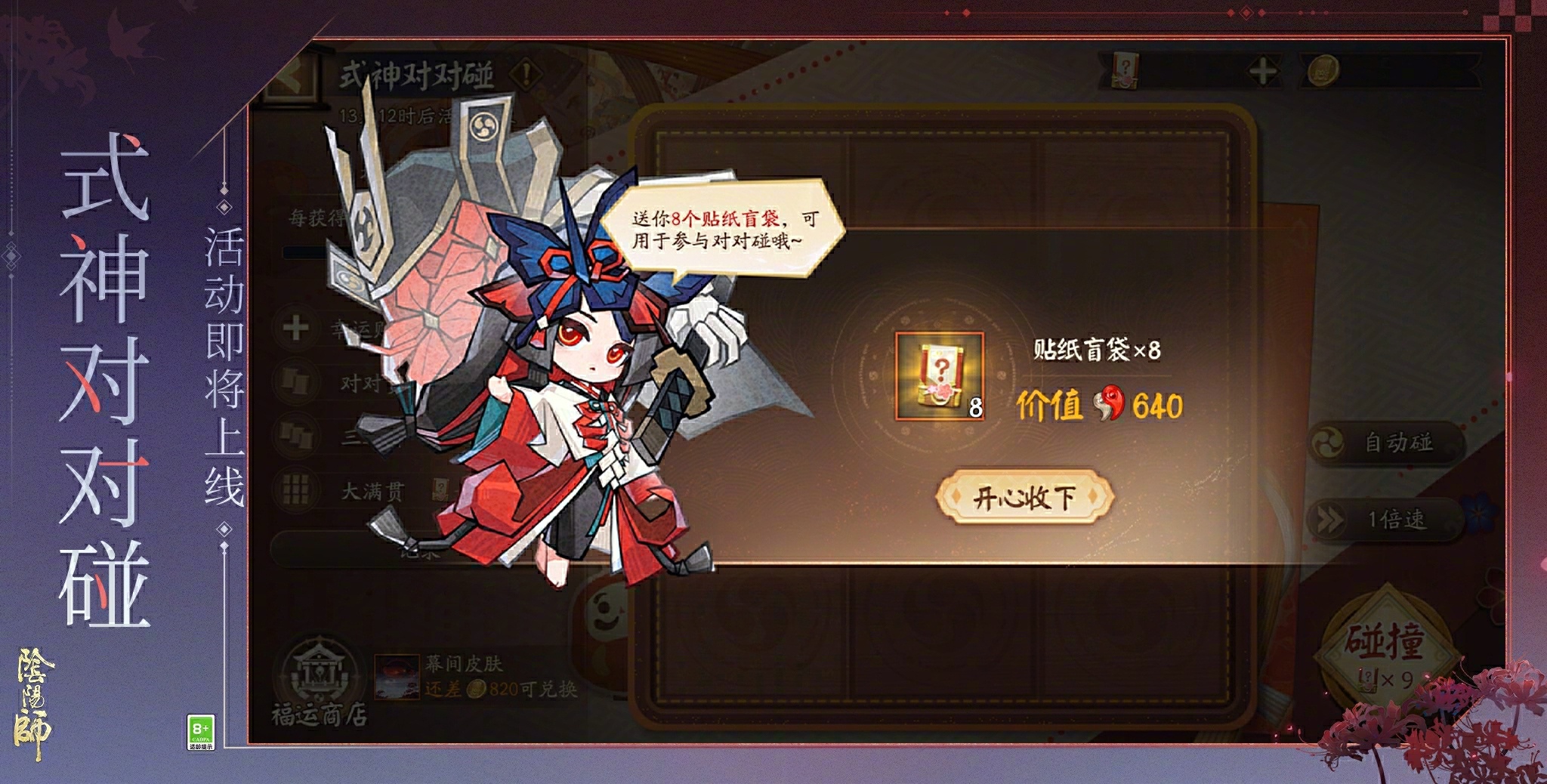Tap the plus icon to buy more currency

(x=1261, y=69)
